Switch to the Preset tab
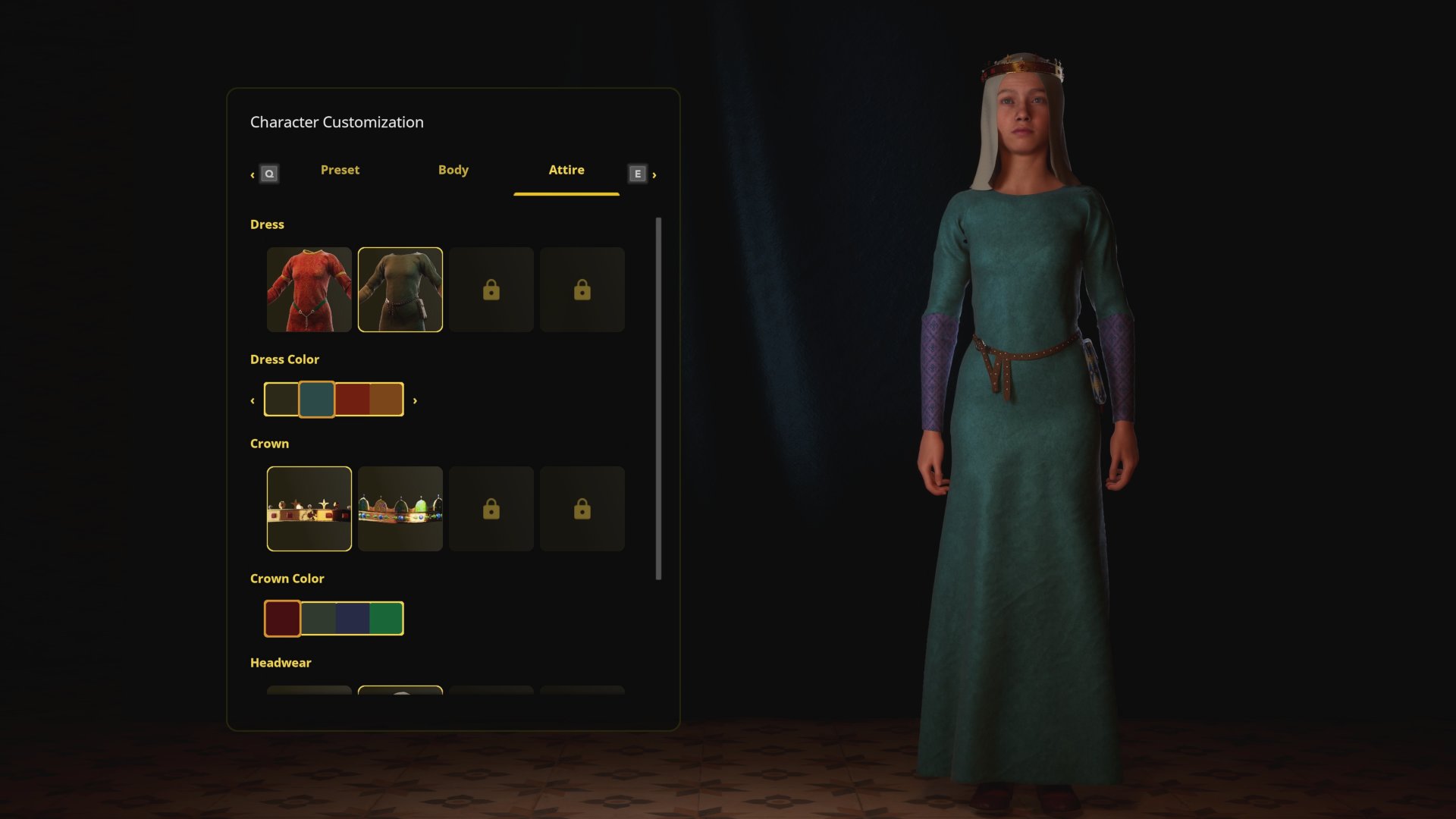This screenshot has height=819, width=1456. 340,171
